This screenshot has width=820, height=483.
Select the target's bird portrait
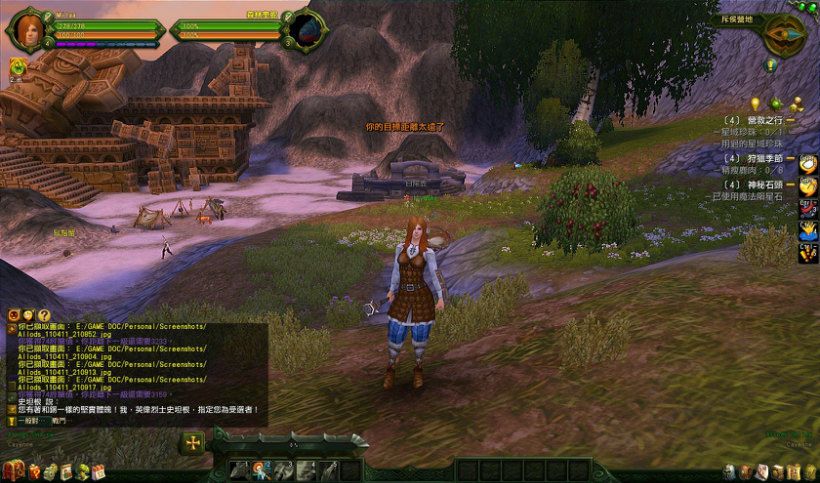307,28
